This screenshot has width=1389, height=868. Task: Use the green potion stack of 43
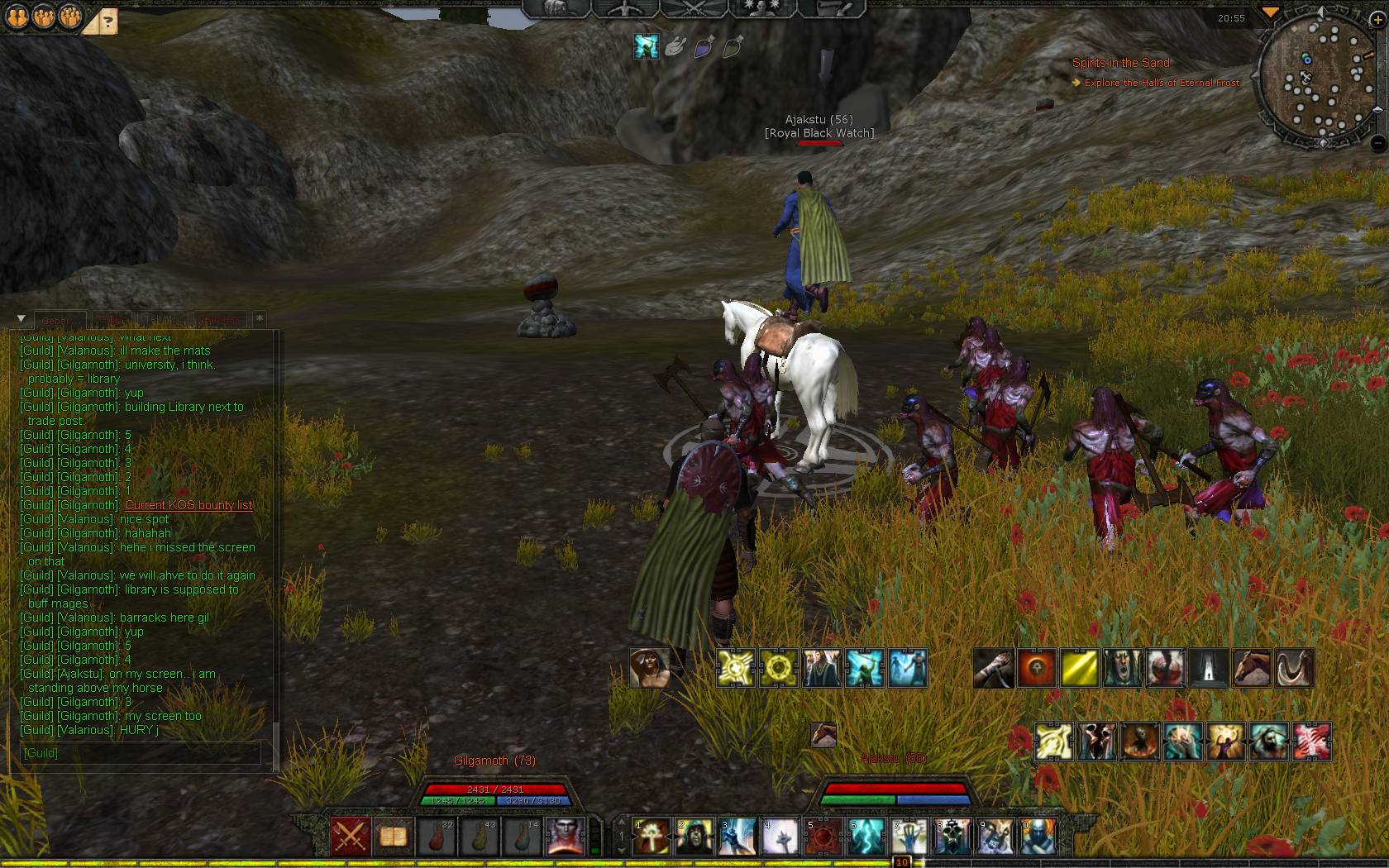(479, 836)
